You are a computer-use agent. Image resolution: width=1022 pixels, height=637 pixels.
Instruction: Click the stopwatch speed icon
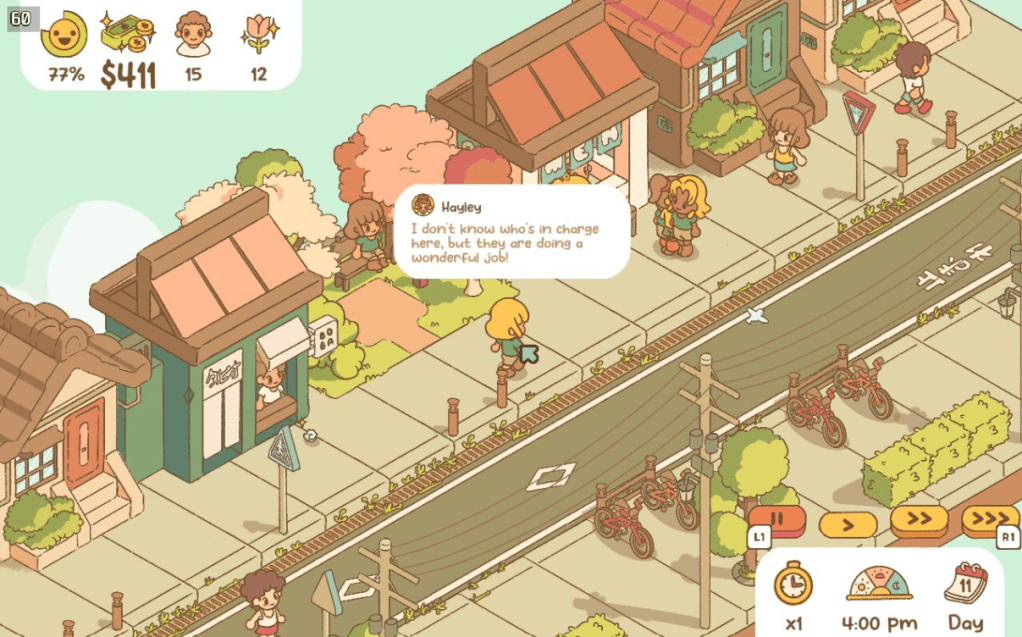(x=793, y=583)
